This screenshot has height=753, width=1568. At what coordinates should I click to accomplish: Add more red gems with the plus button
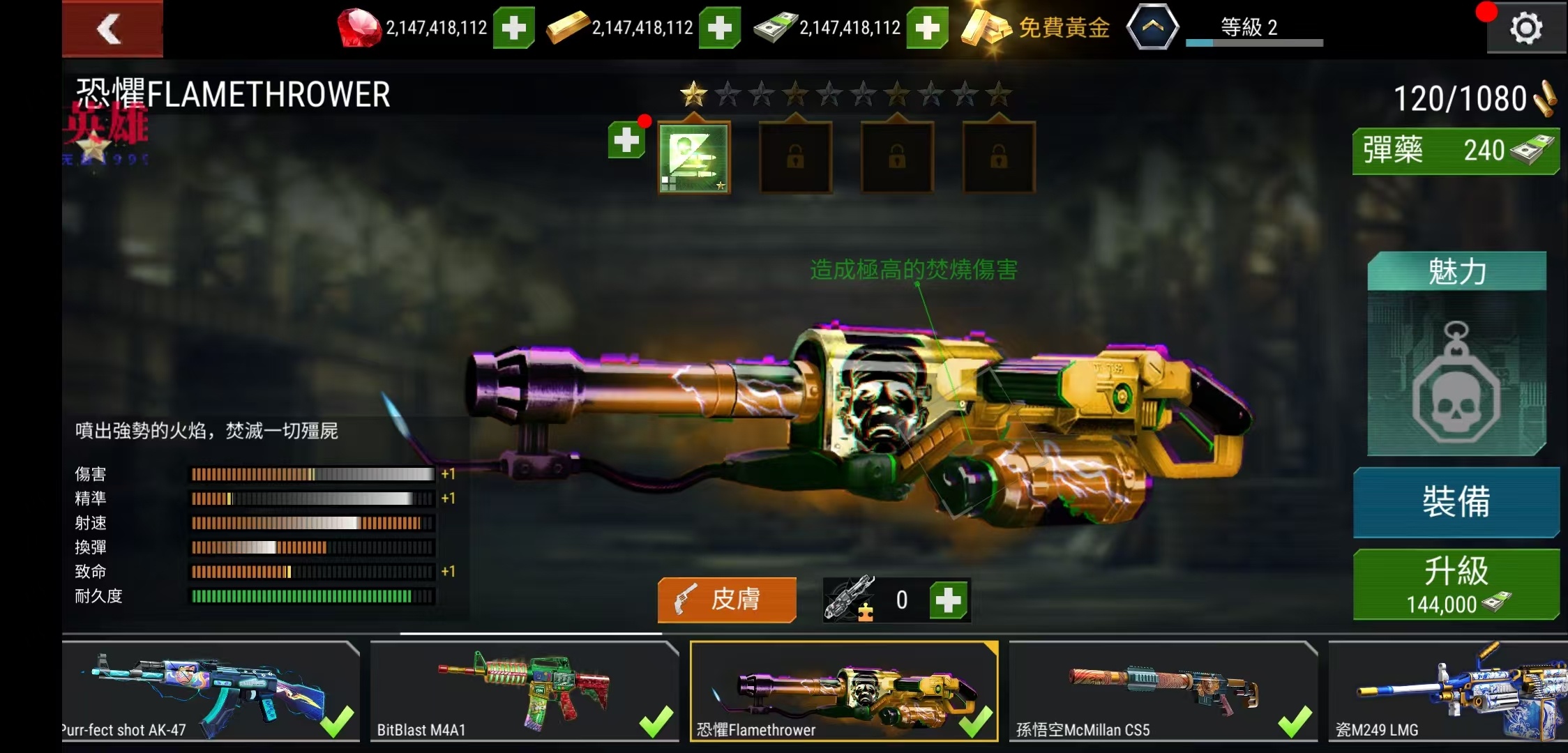(513, 28)
